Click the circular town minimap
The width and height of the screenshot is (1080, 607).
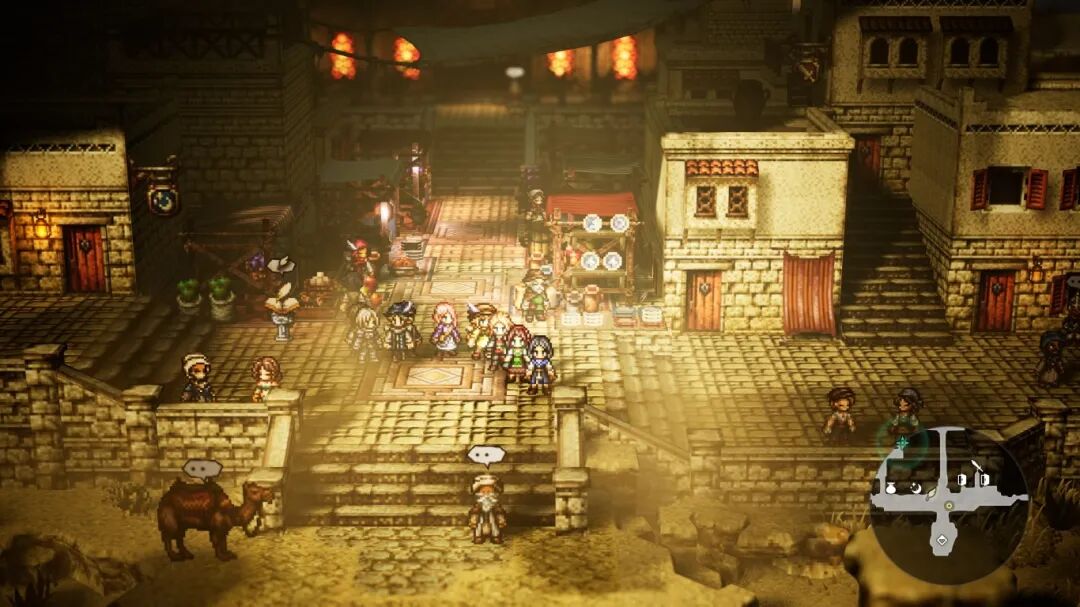948,504
